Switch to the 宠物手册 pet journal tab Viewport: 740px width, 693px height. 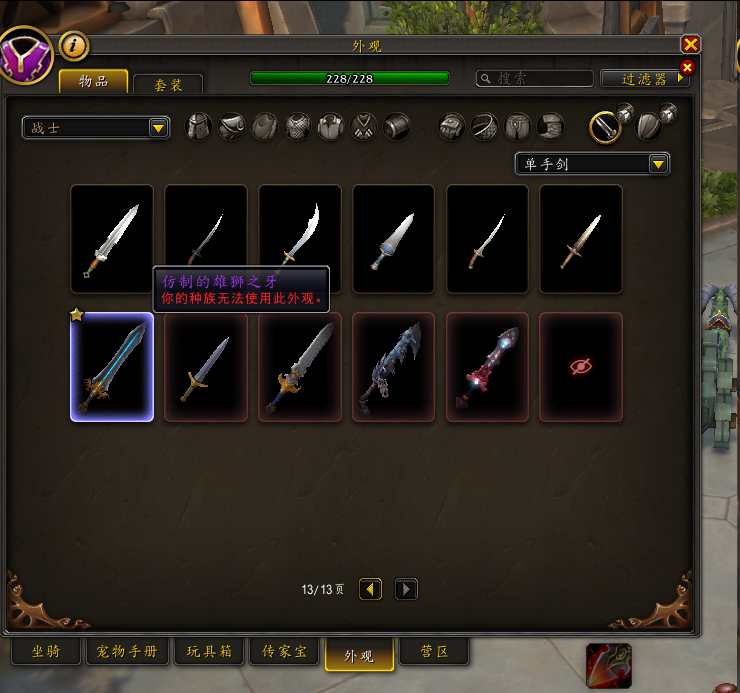point(126,652)
